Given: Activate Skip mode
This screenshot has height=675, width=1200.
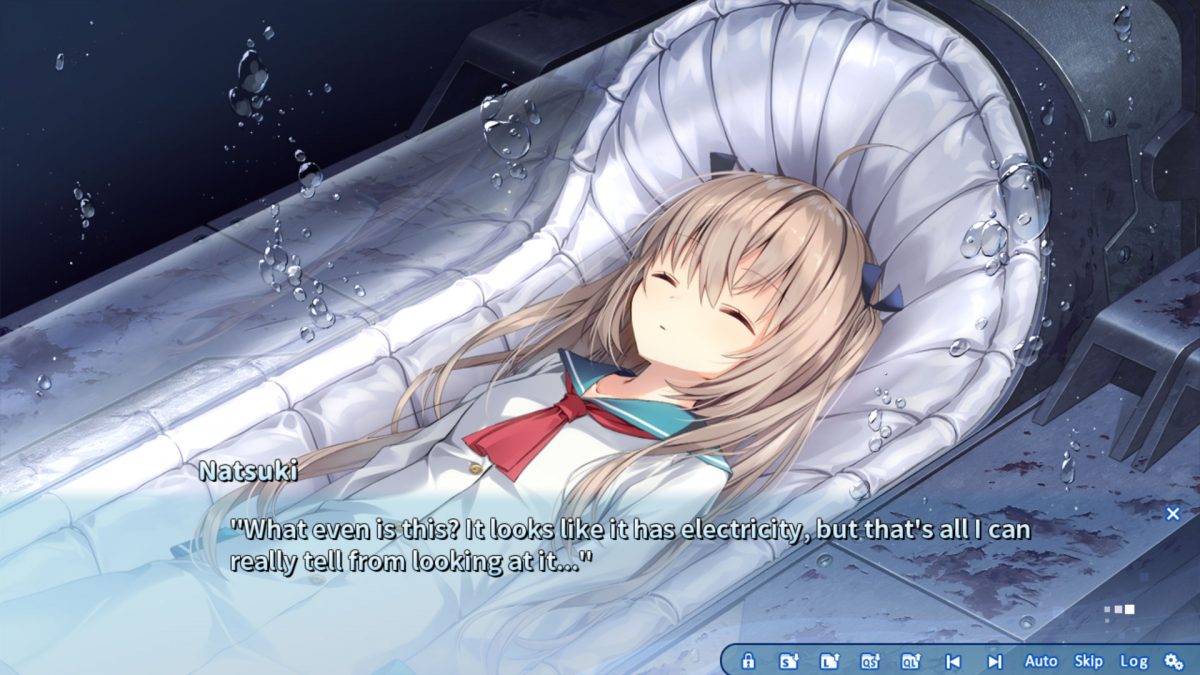Looking at the screenshot, I should pyautogui.click(x=1088, y=661).
